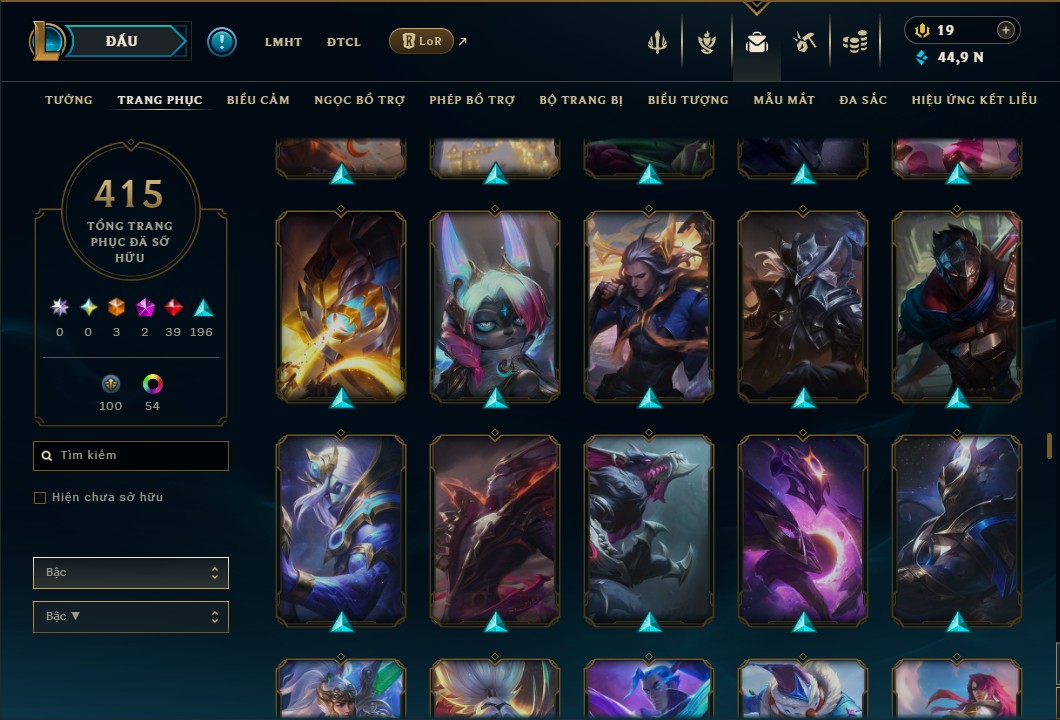The image size is (1060, 720).
Task: Open the ĐTCL mode link
Action: [x=344, y=42]
